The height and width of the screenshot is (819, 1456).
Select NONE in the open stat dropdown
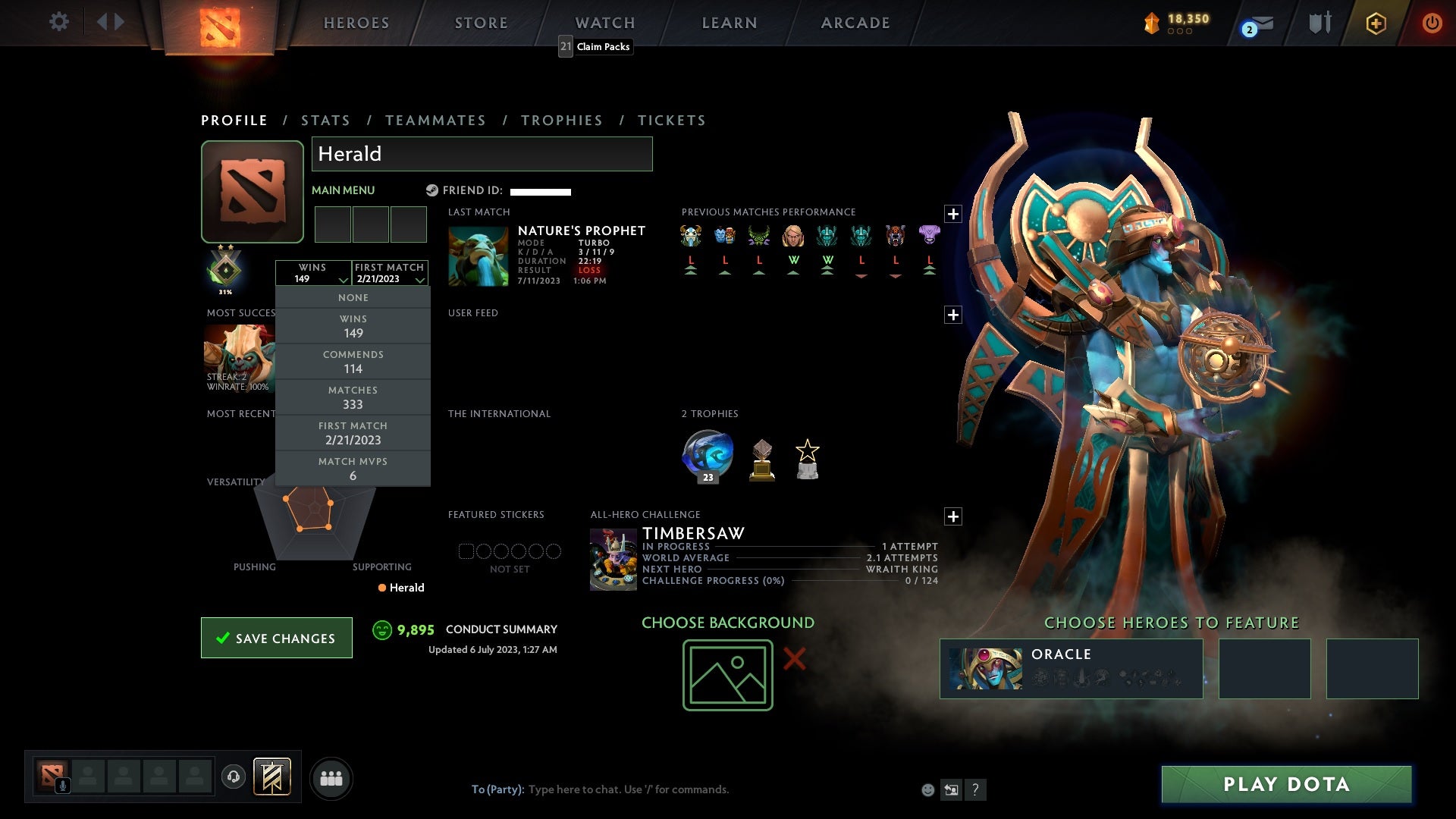tap(353, 297)
